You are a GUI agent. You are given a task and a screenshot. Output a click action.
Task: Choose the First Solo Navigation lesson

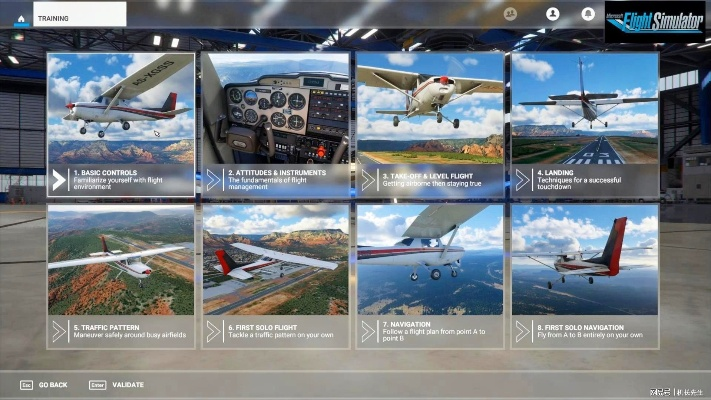[x=584, y=276]
